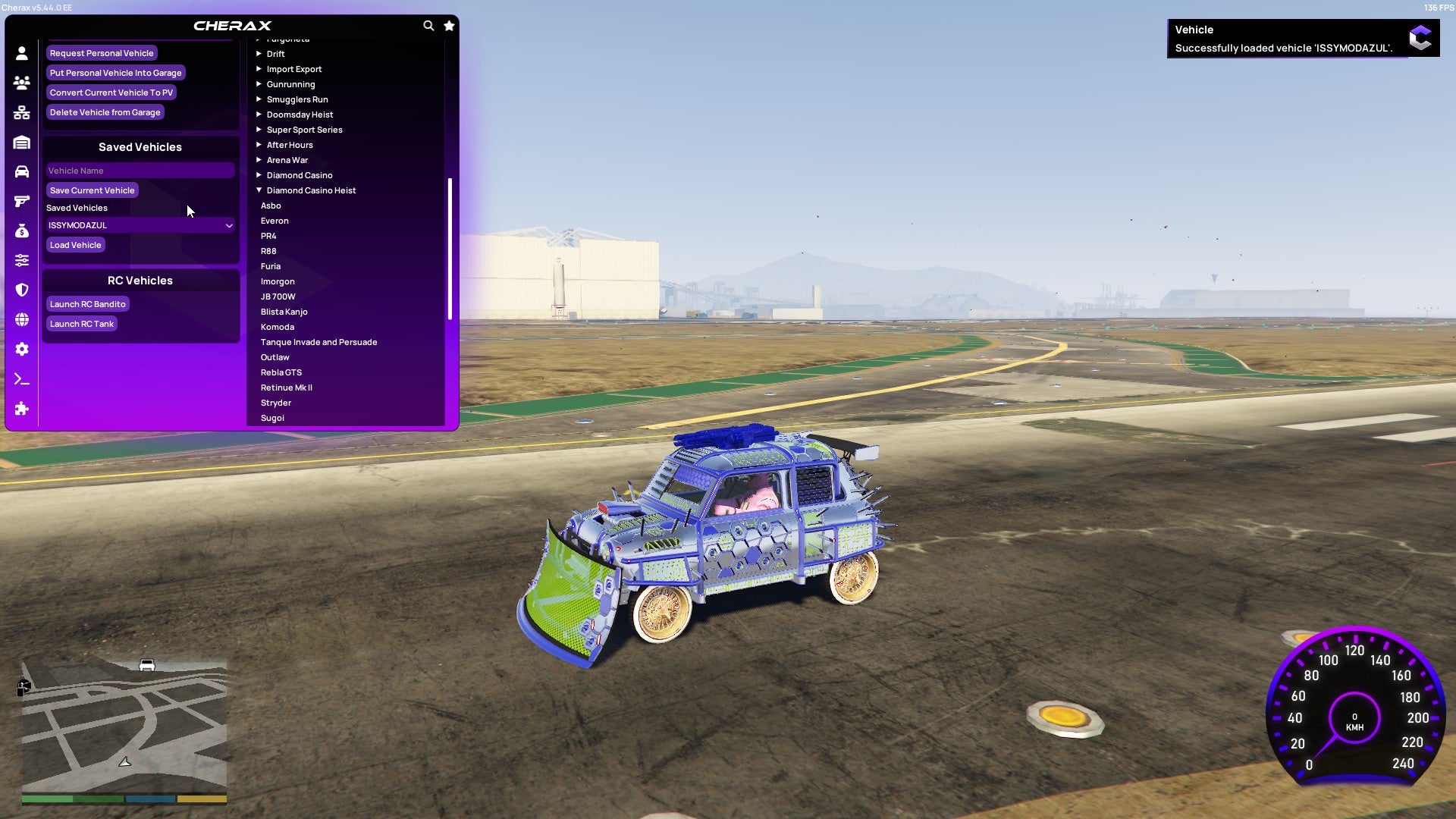
Task: Launch RC Bandito
Action: point(87,304)
